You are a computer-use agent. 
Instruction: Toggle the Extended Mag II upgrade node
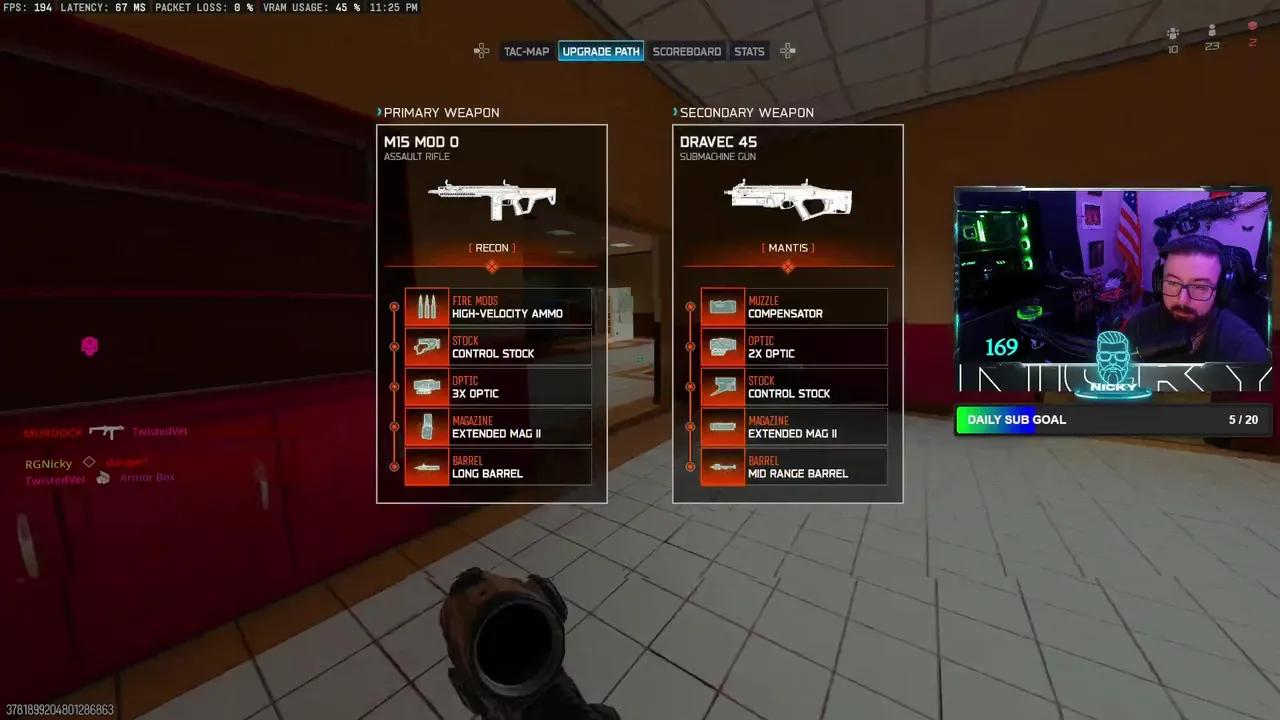(395, 427)
